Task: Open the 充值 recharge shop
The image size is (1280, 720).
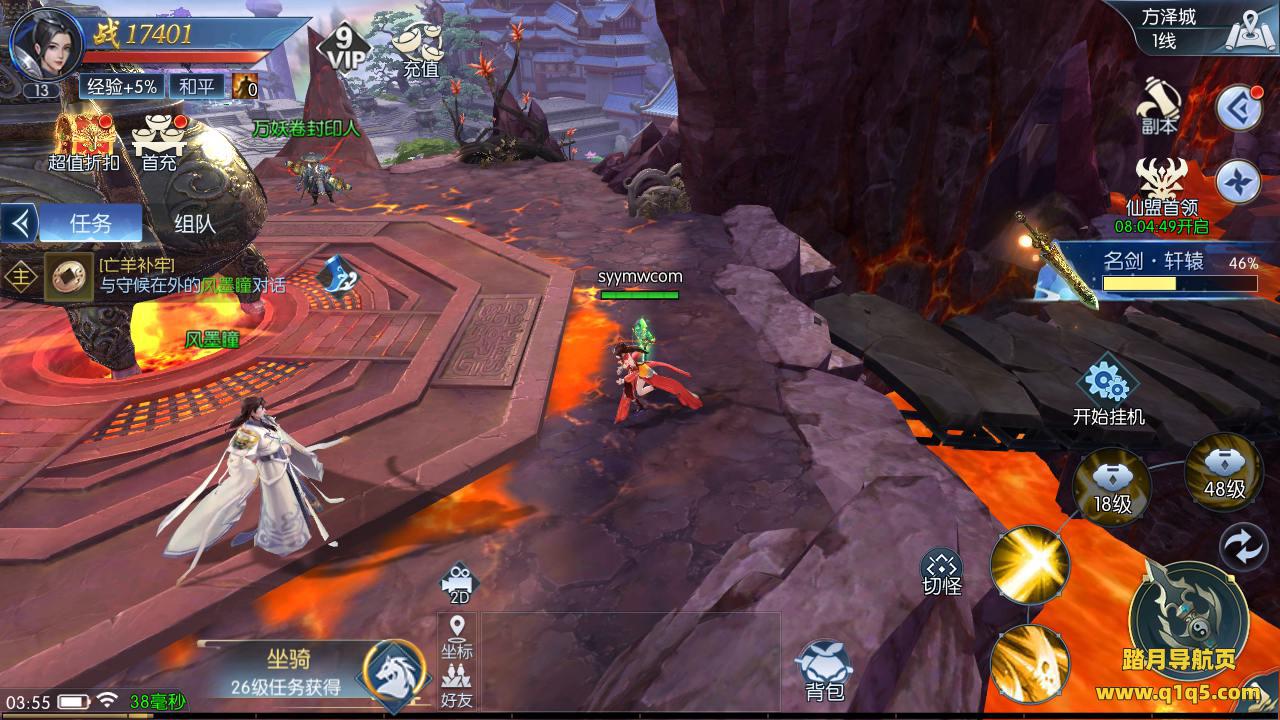Action: pyautogui.click(x=420, y=50)
